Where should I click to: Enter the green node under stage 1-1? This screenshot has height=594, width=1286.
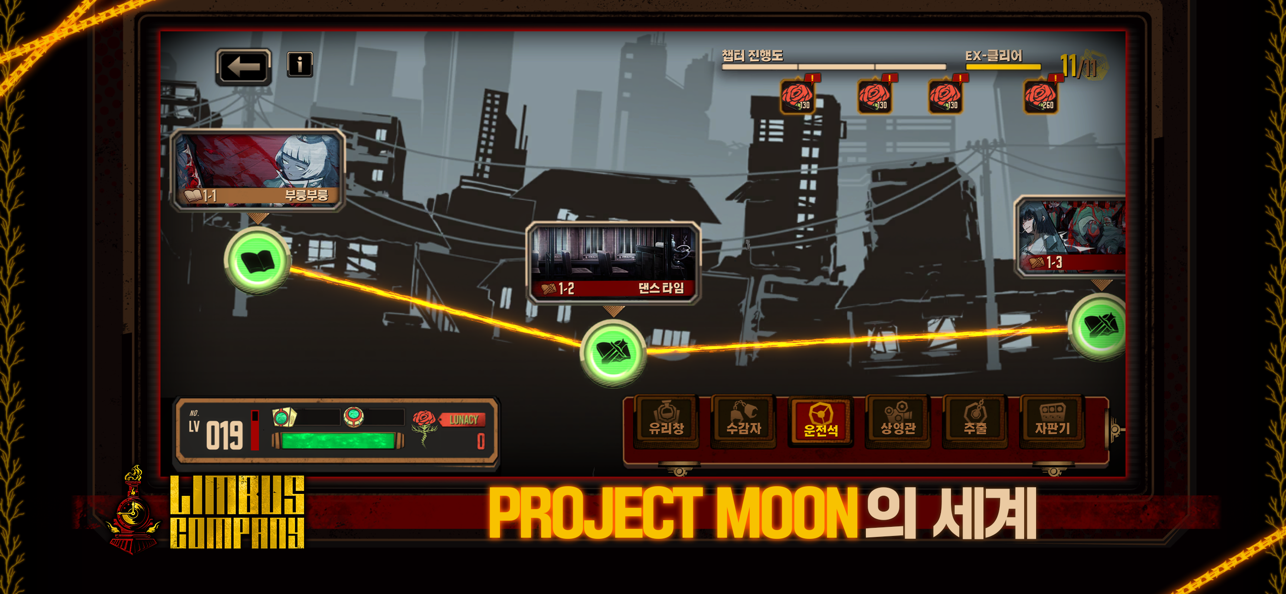(x=257, y=260)
